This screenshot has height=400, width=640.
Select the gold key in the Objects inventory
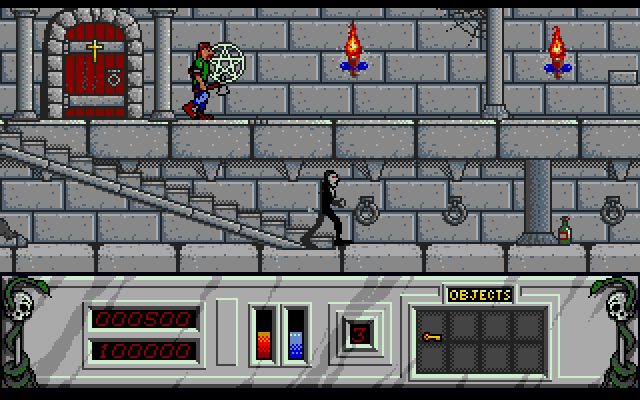point(432,339)
